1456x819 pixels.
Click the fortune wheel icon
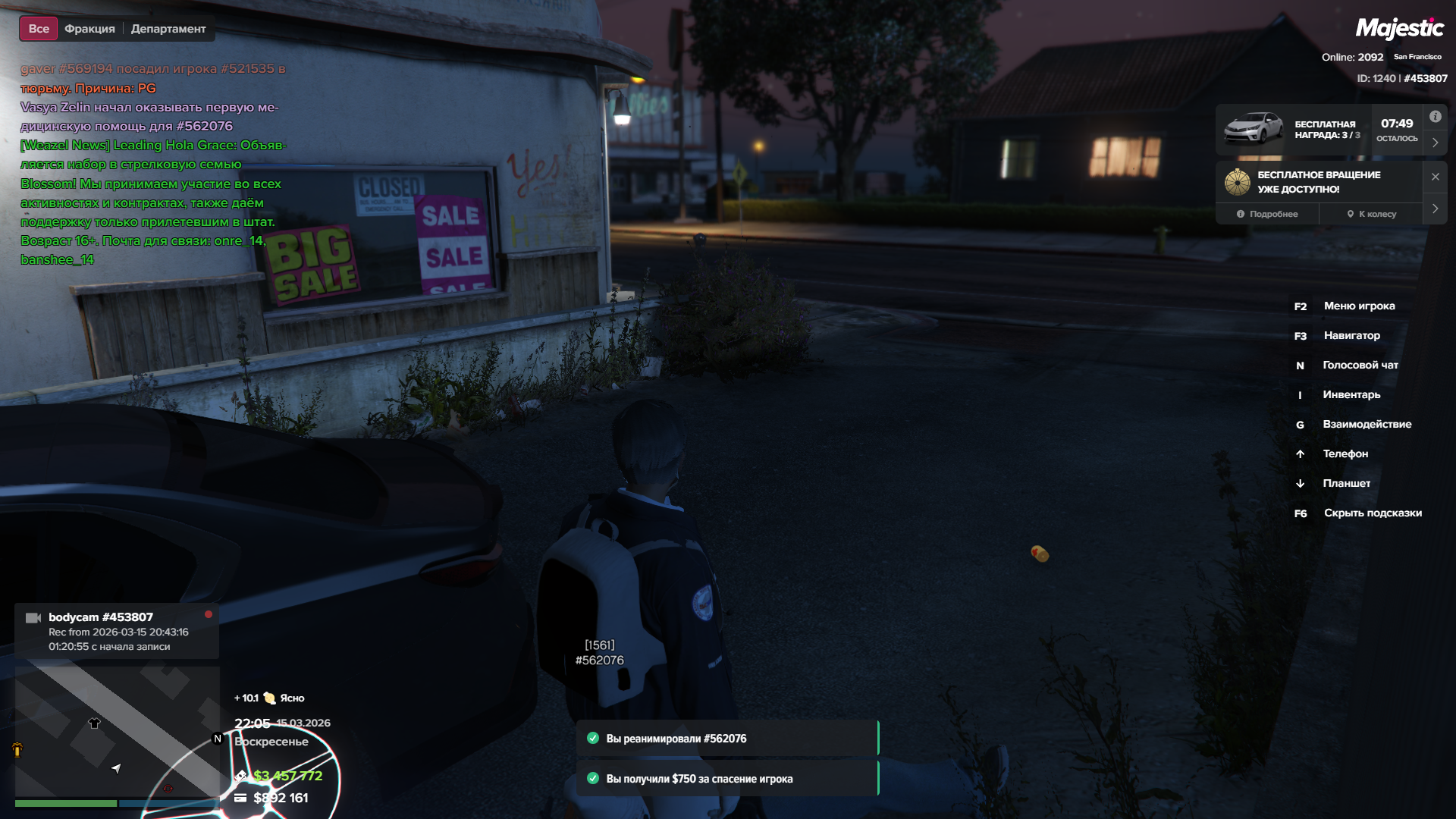click(x=1237, y=182)
